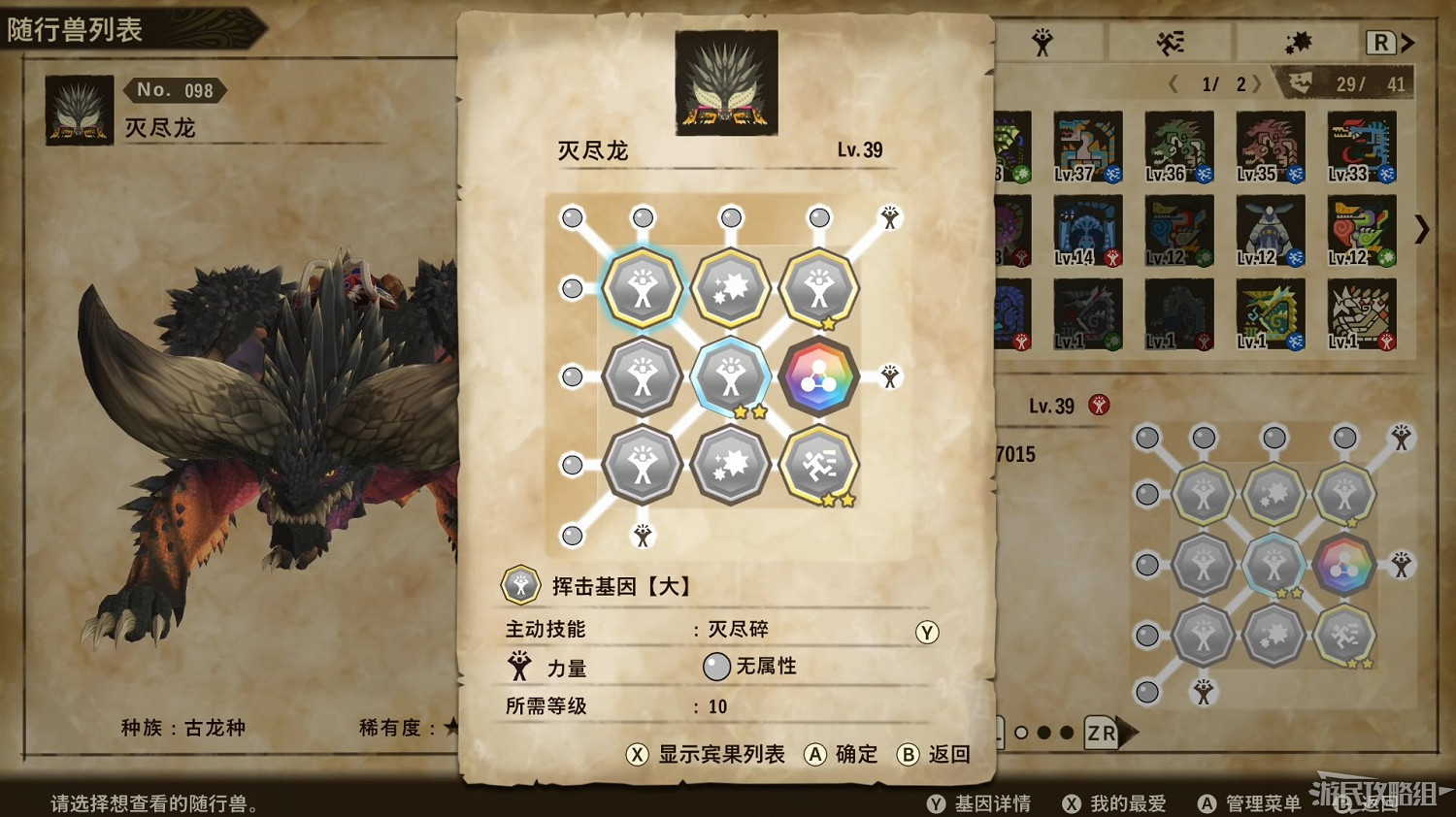Select the hollow page indicator dot

(x=1021, y=734)
